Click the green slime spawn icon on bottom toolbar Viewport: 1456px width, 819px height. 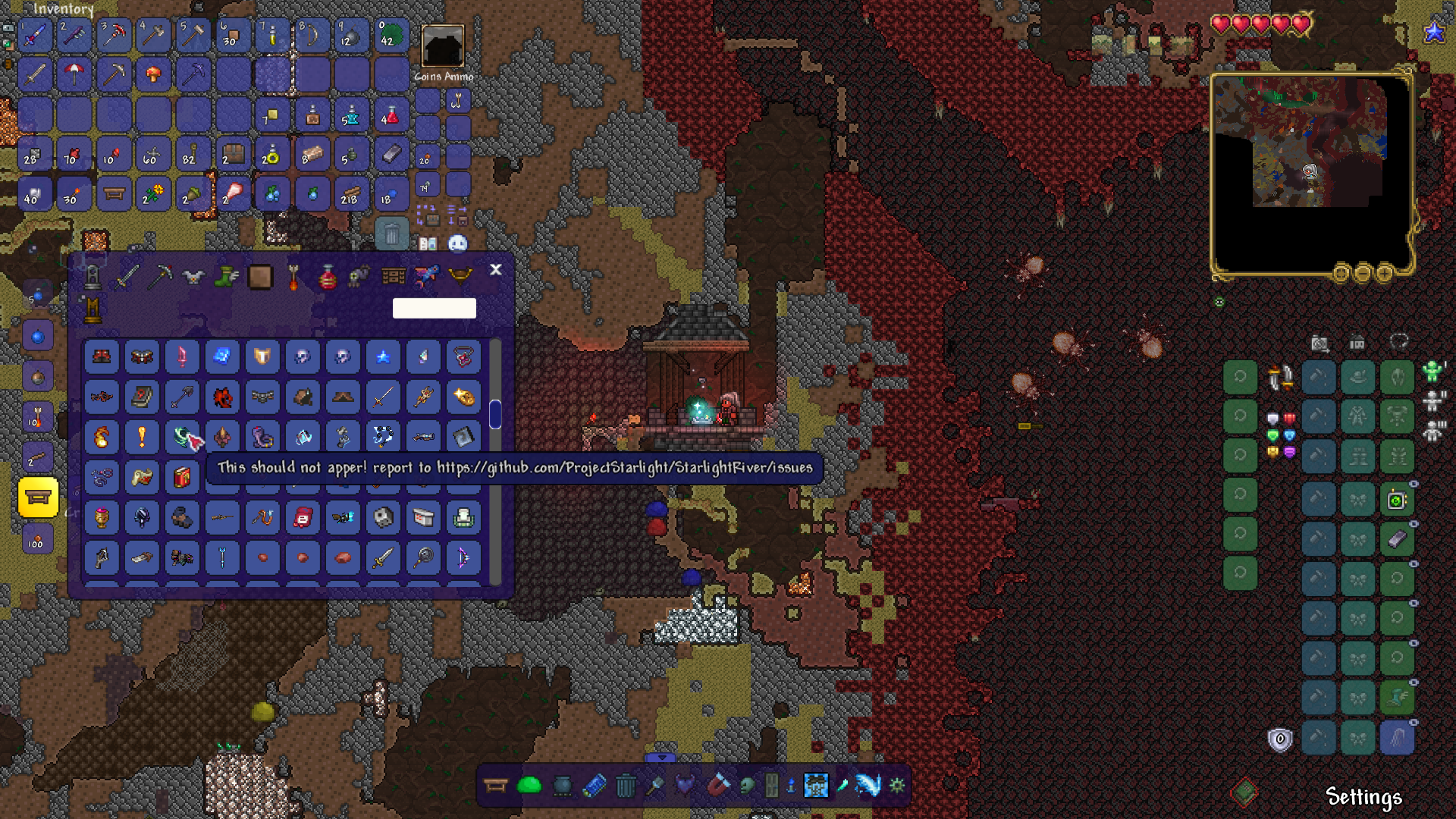click(x=529, y=786)
